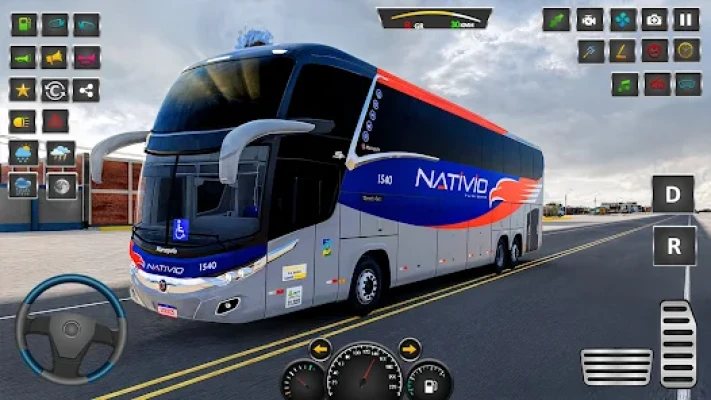Select the yellow clock icon

tap(686, 51)
